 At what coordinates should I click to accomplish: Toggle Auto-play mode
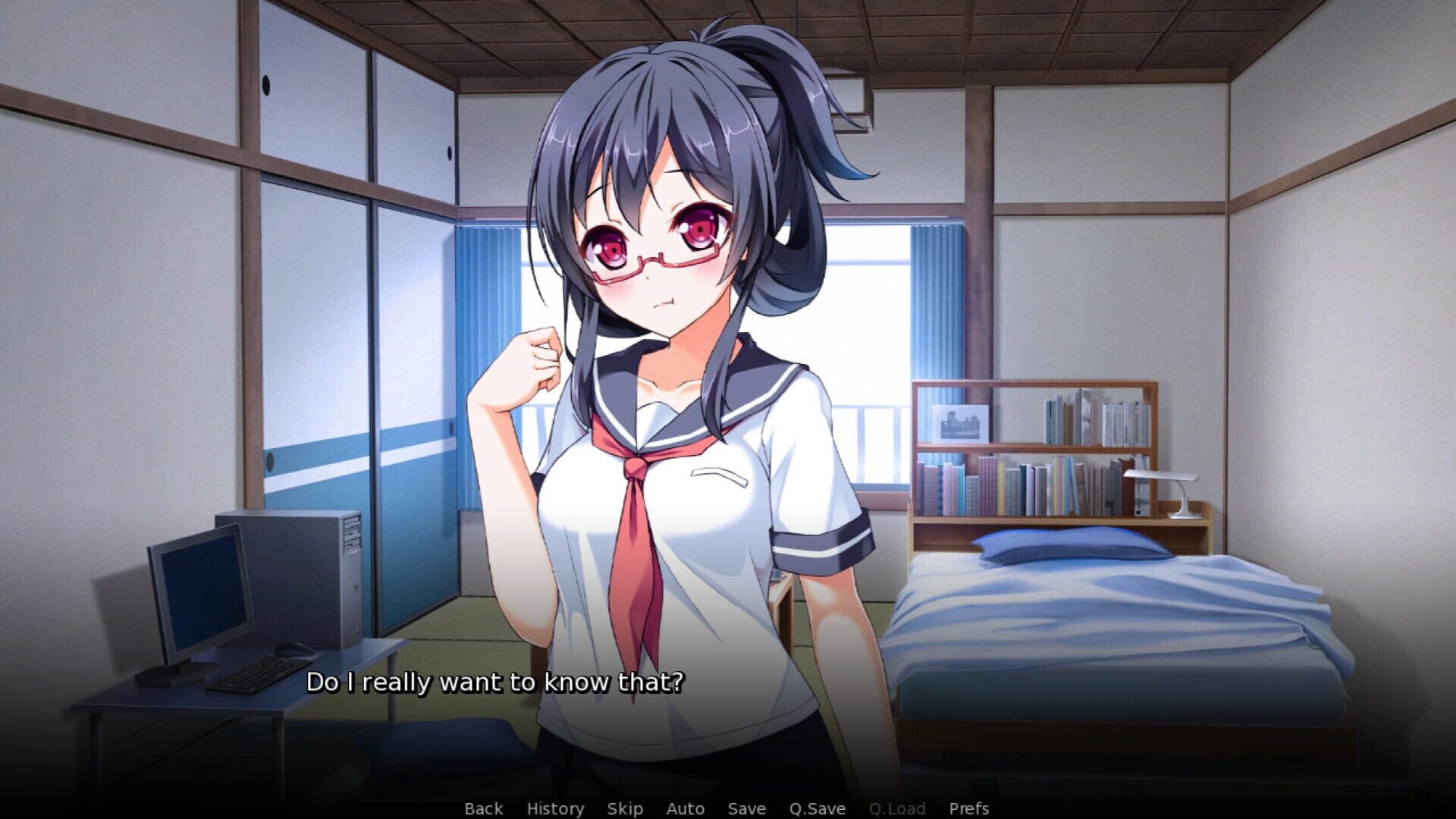(684, 808)
